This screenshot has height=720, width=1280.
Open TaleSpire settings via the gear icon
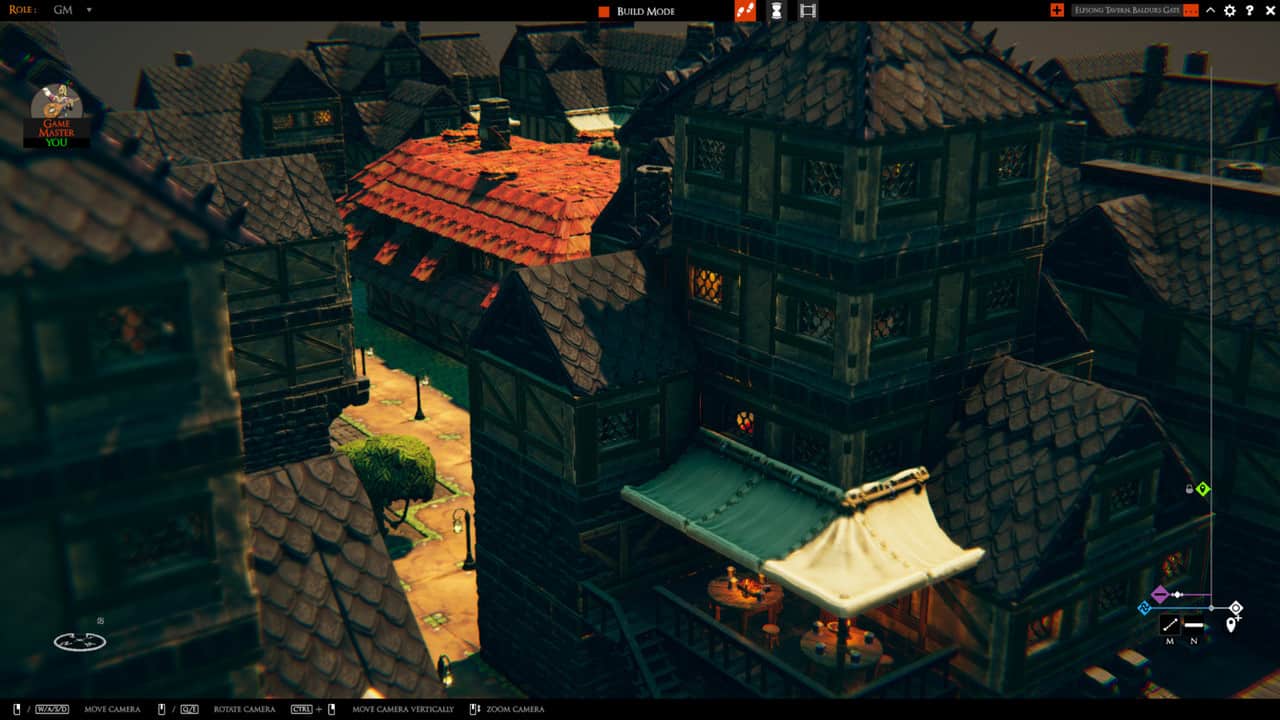(x=1229, y=11)
